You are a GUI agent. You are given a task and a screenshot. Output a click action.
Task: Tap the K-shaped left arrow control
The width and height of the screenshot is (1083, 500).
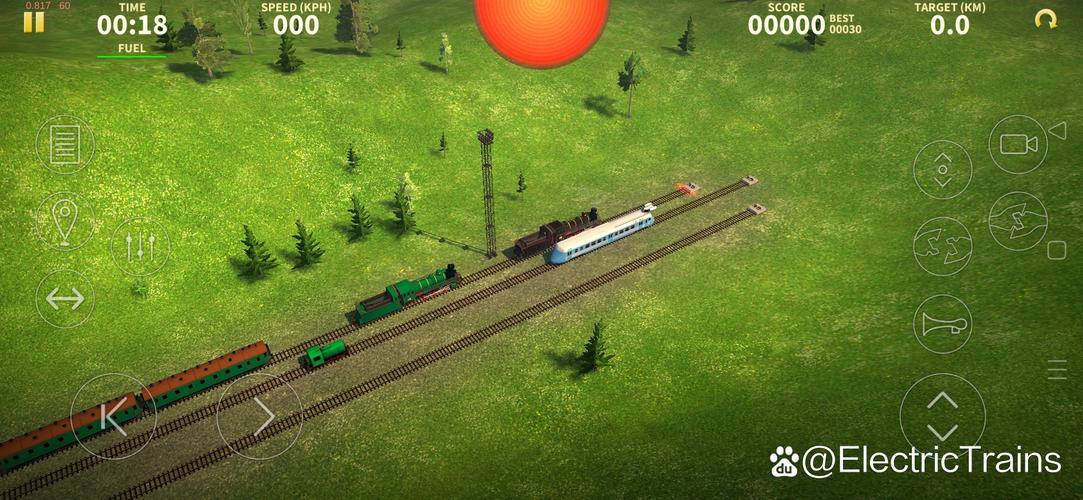(113, 416)
